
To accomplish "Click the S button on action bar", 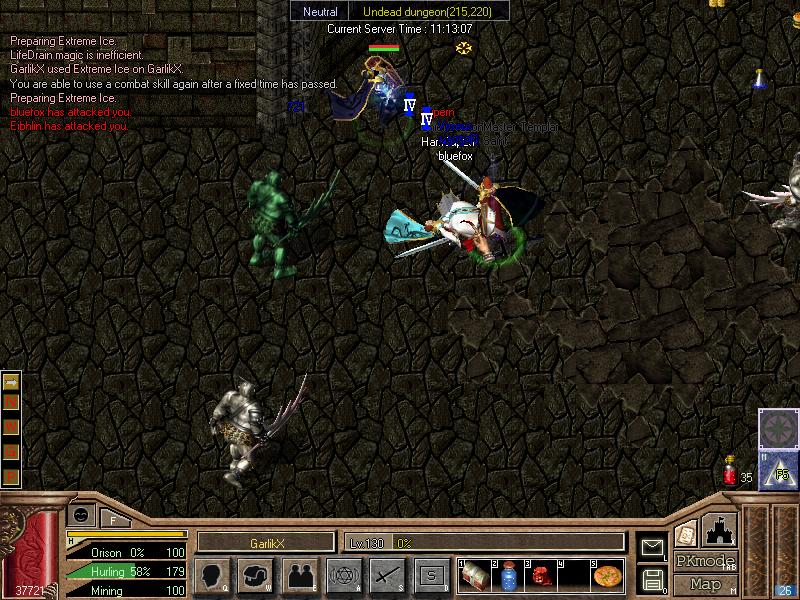I will [x=431, y=576].
